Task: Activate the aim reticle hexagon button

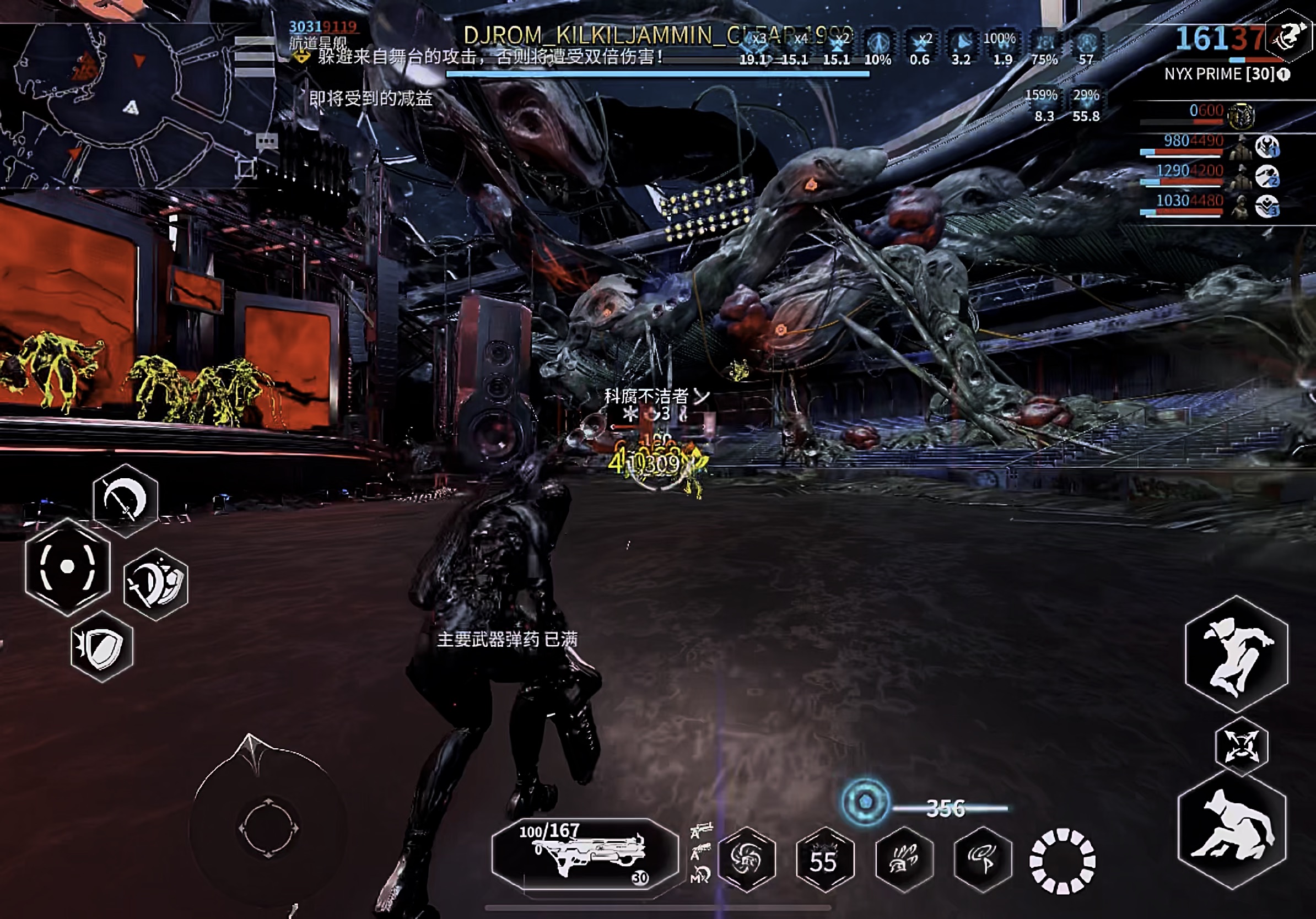Action: [x=67, y=566]
